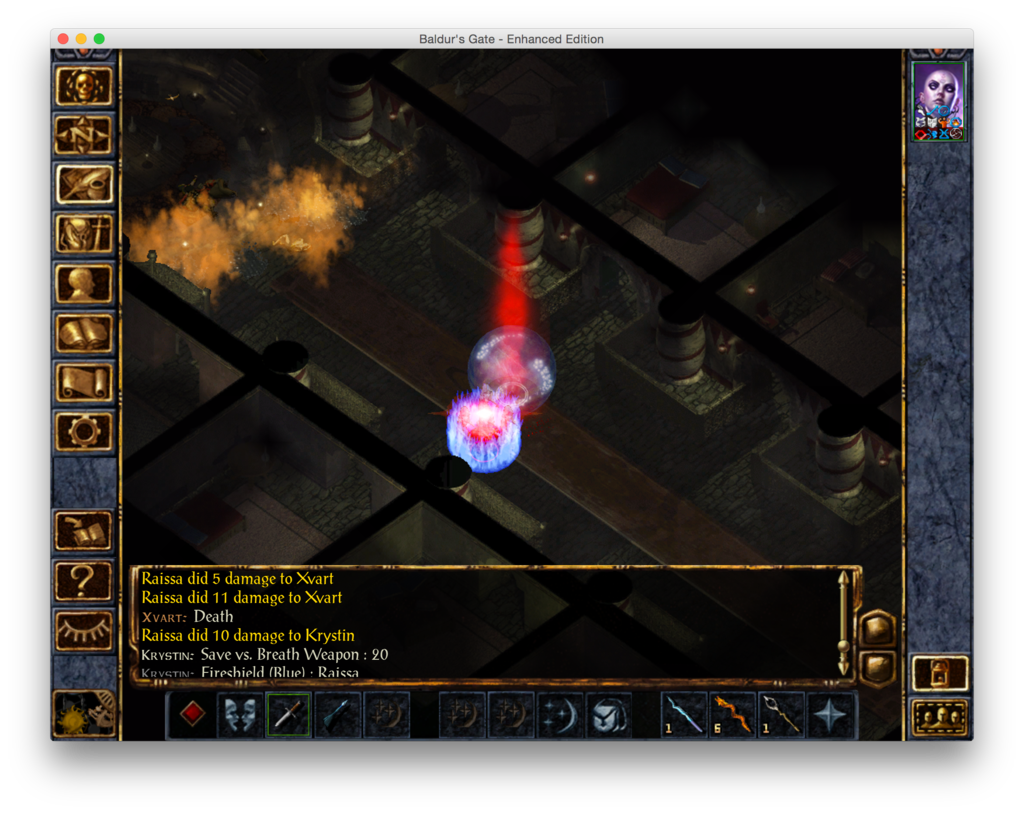Return to game via the skull button
This screenshot has width=1024, height=813.
(x=84, y=87)
